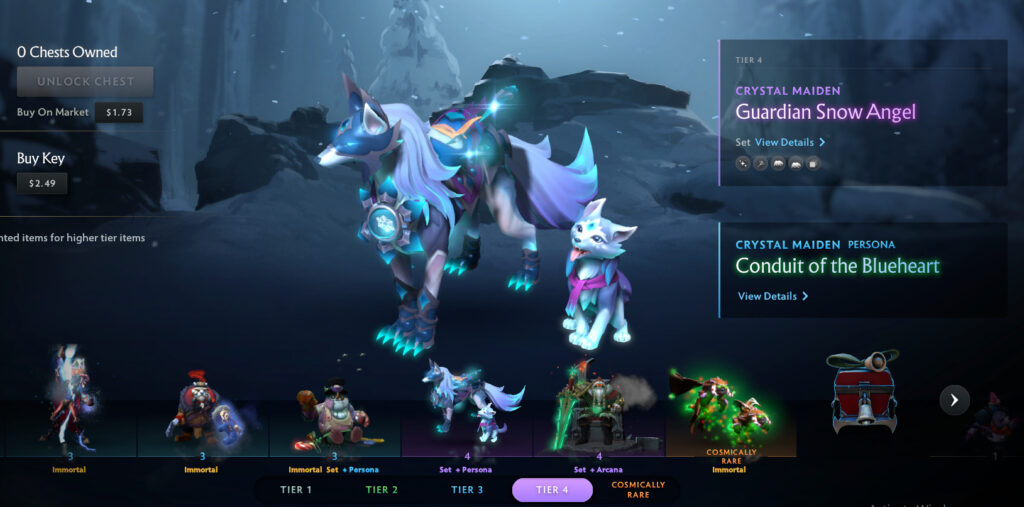This screenshot has height=507, width=1024.
Task: Buy a key for $2.49
Action: 39,183
